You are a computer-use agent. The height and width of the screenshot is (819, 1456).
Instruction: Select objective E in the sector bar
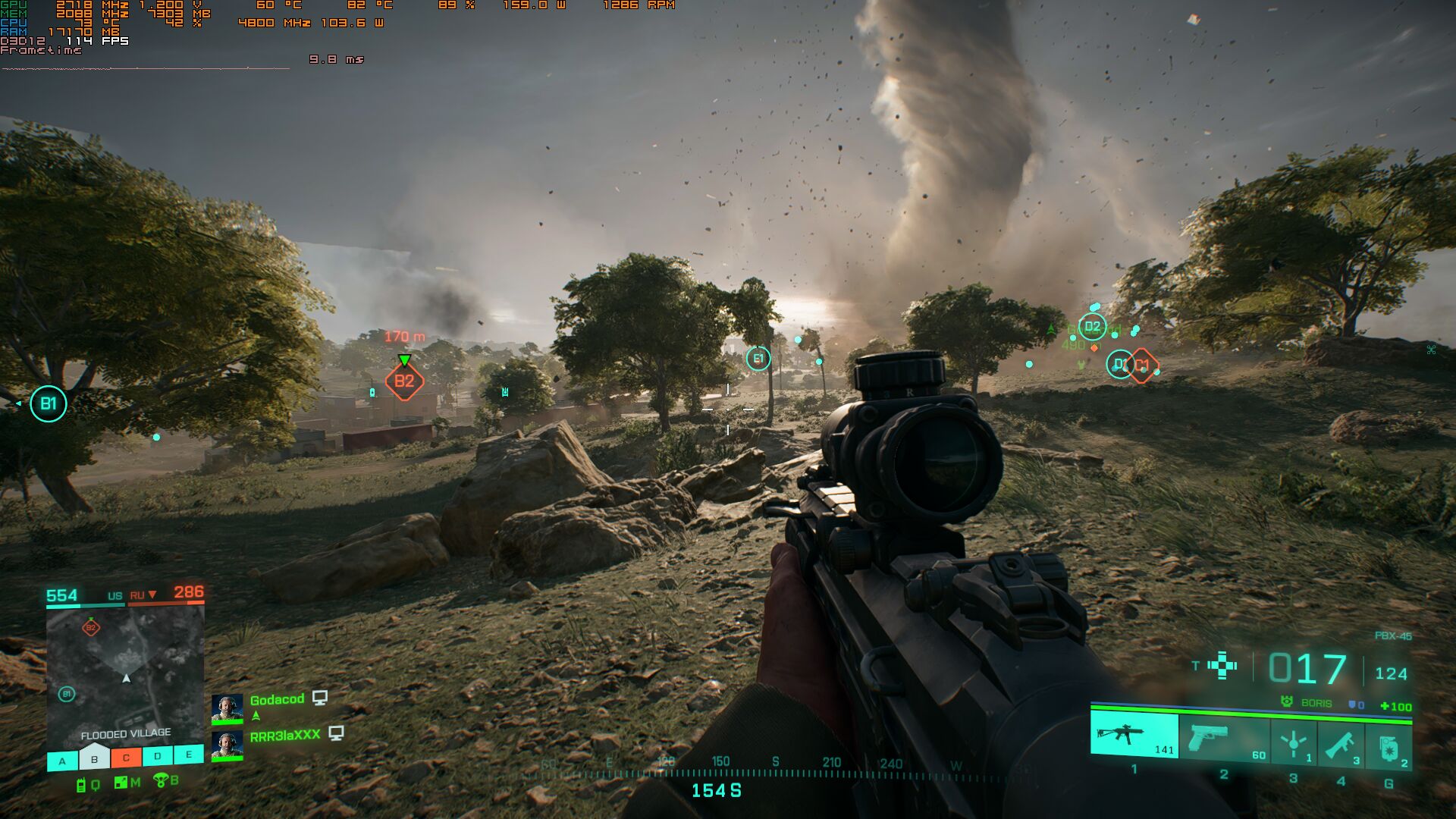(189, 755)
